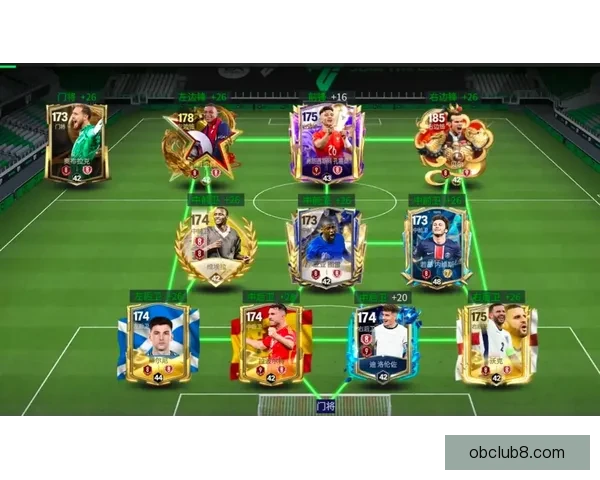Select the 174 midfielder card with golden laurel
This screenshot has width=600, height=480.
(215, 245)
